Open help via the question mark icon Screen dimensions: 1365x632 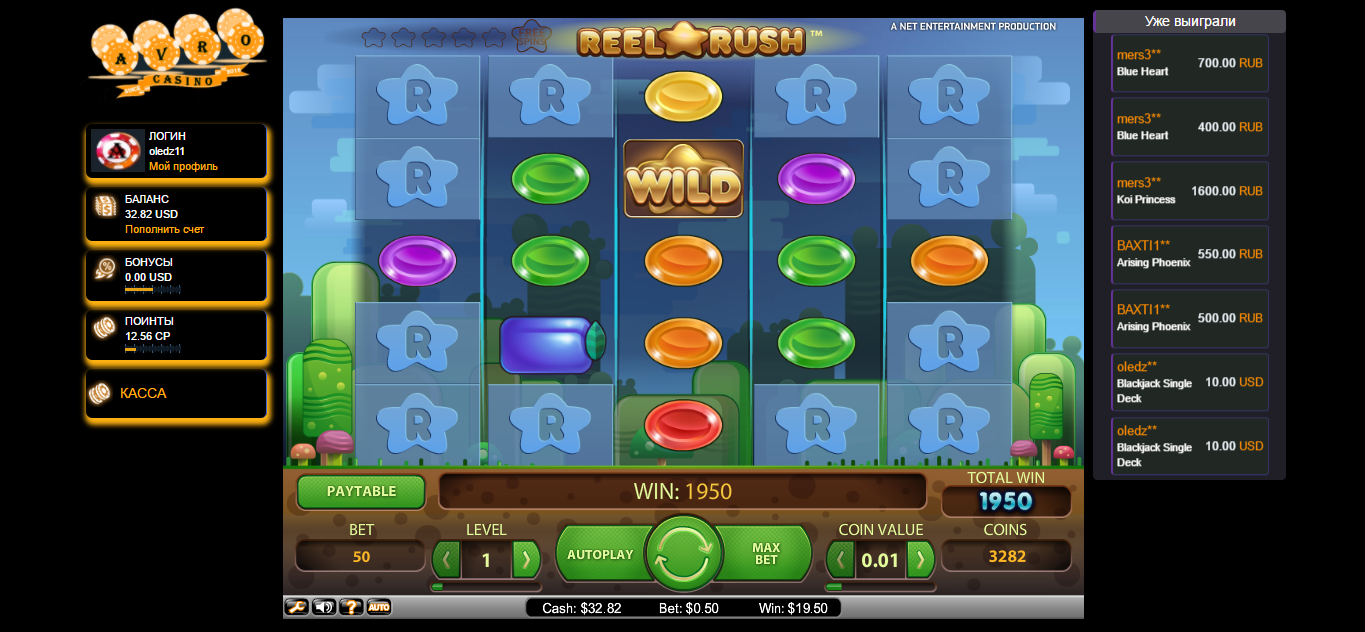(x=351, y=607)
